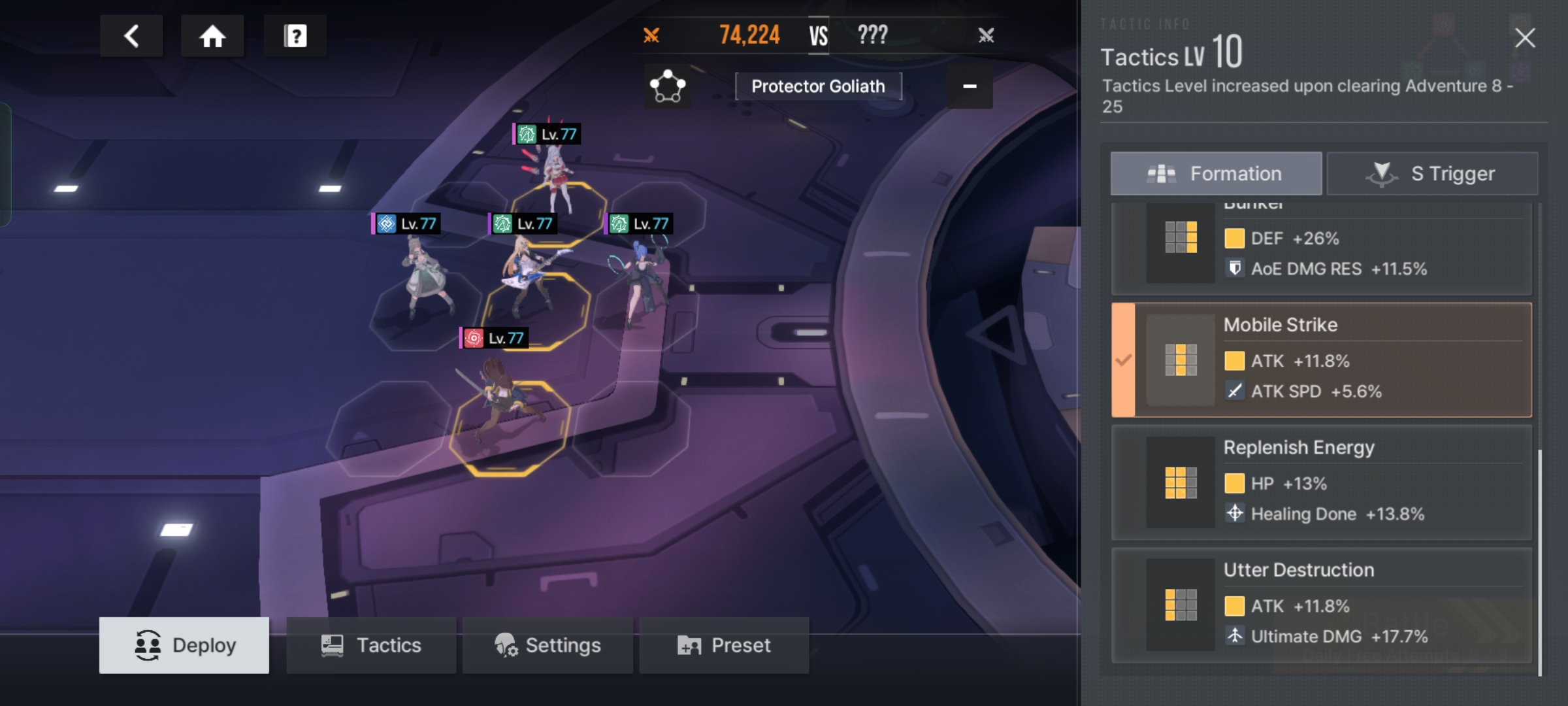Choose the Replenish Energy formation
Screen dimensions: 1568x706
[x=1321, y=482]
